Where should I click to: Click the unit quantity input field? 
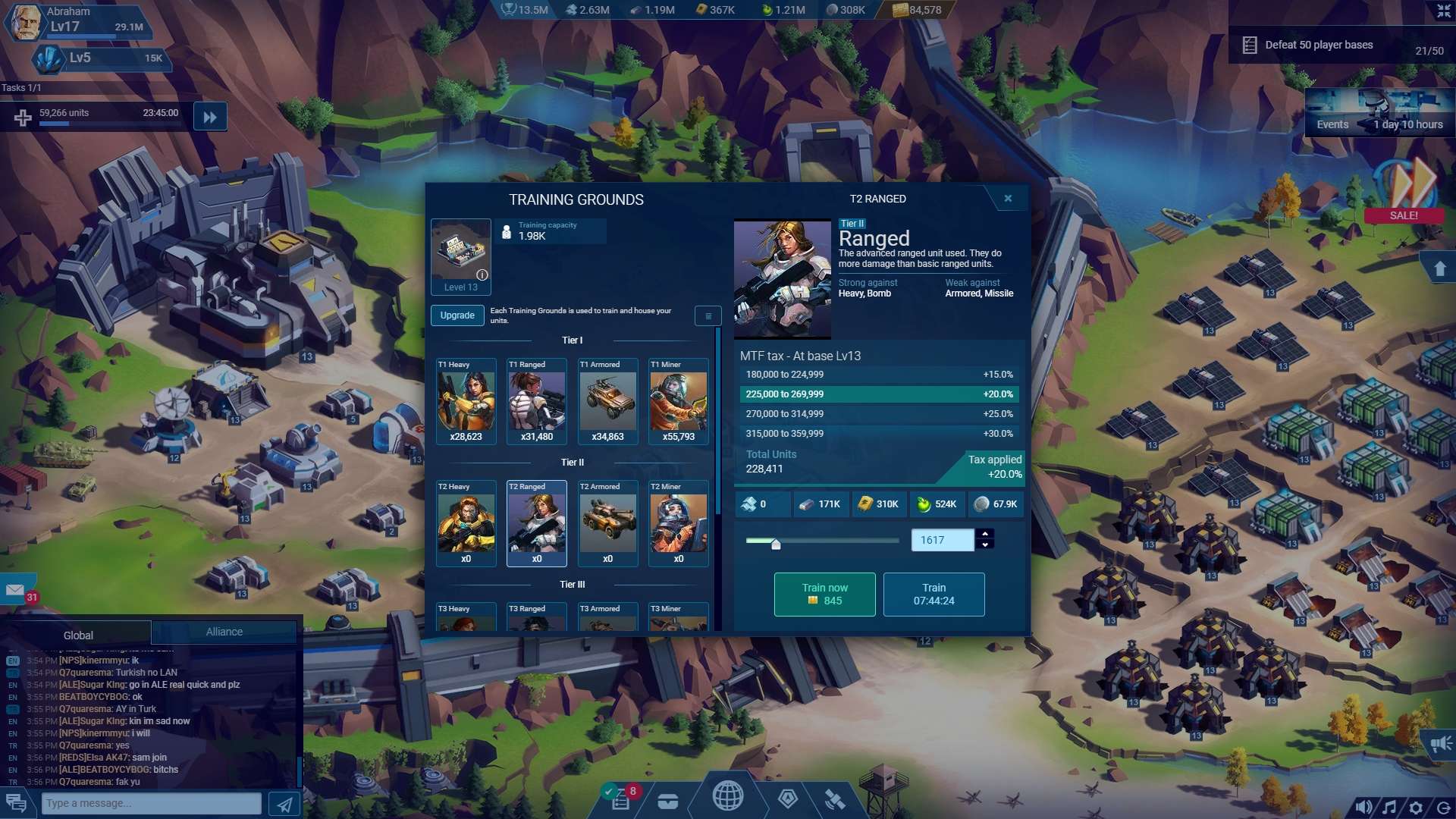tap(941, 540)
